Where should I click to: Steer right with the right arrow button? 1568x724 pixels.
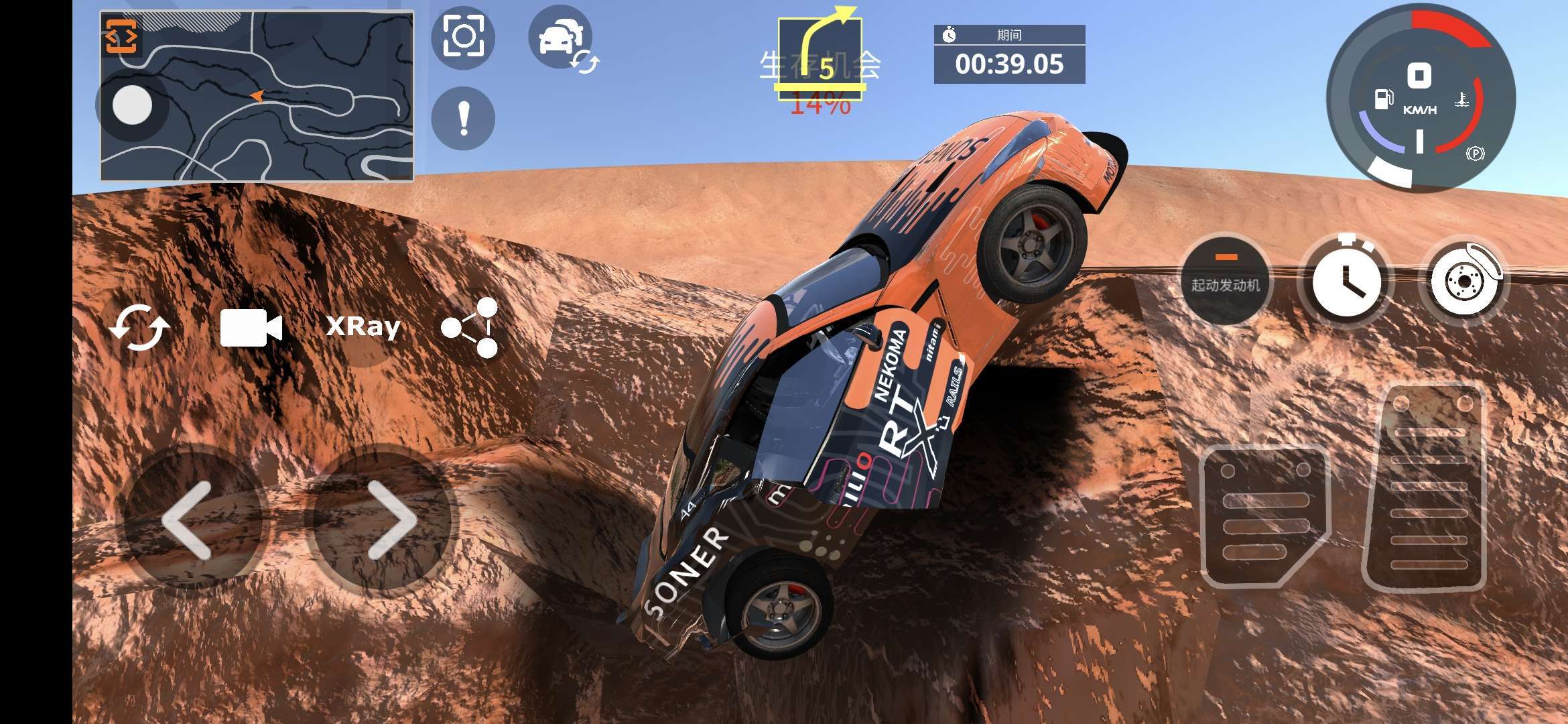391,520
